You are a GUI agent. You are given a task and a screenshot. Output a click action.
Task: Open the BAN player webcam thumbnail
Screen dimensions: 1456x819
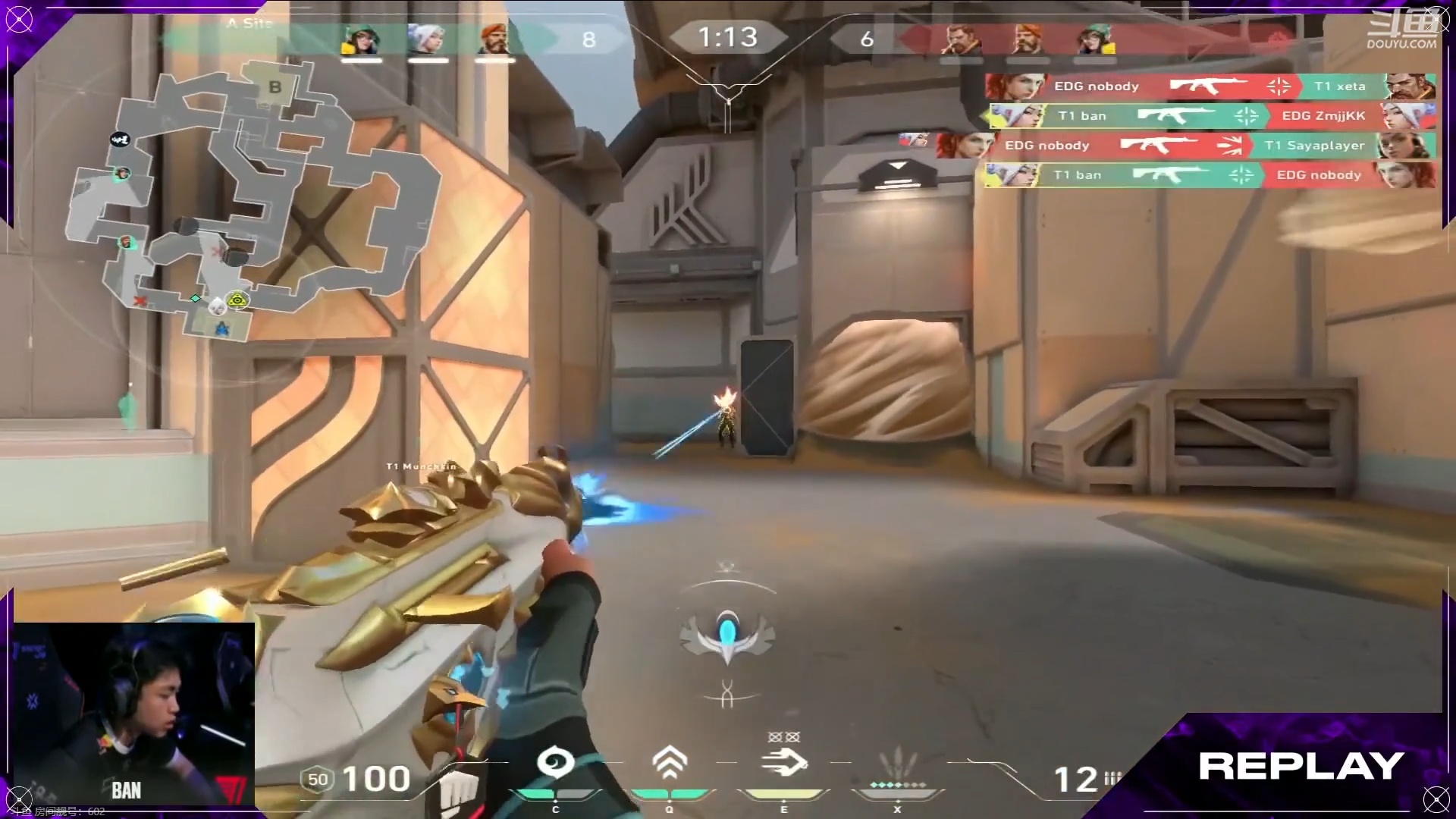134,714
